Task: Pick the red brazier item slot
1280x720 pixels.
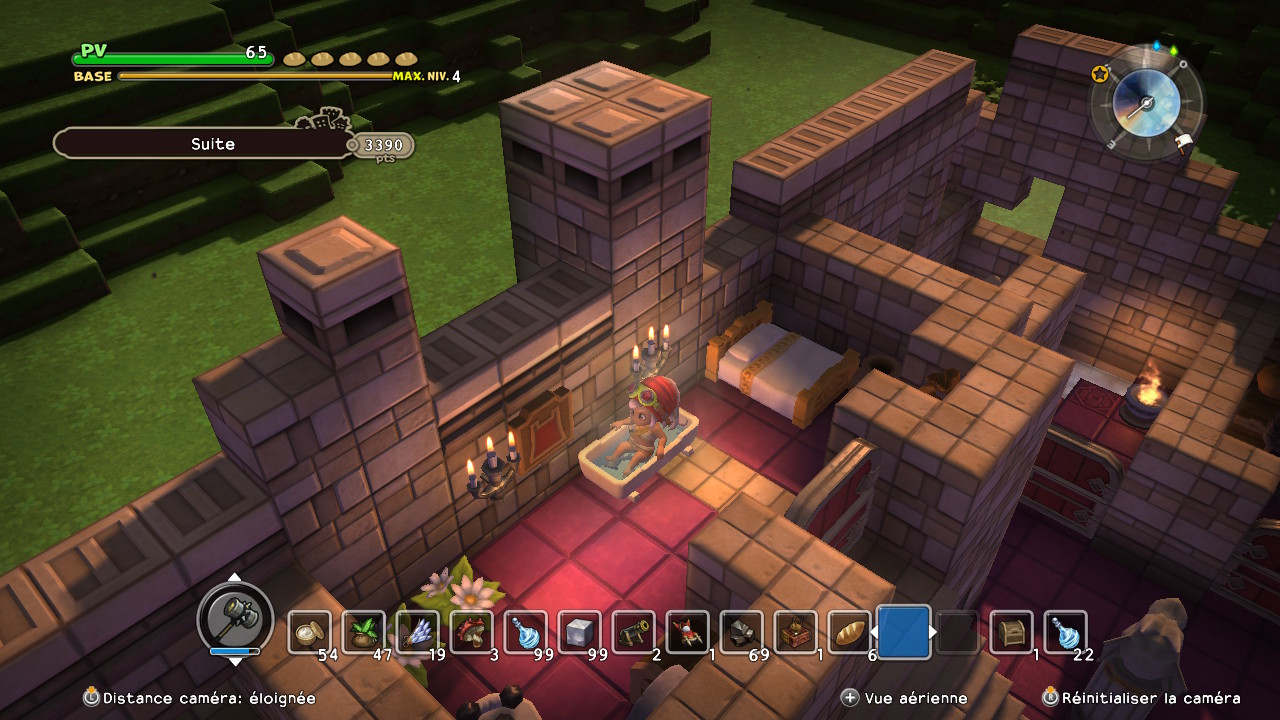Action: (x=688, y=632)
